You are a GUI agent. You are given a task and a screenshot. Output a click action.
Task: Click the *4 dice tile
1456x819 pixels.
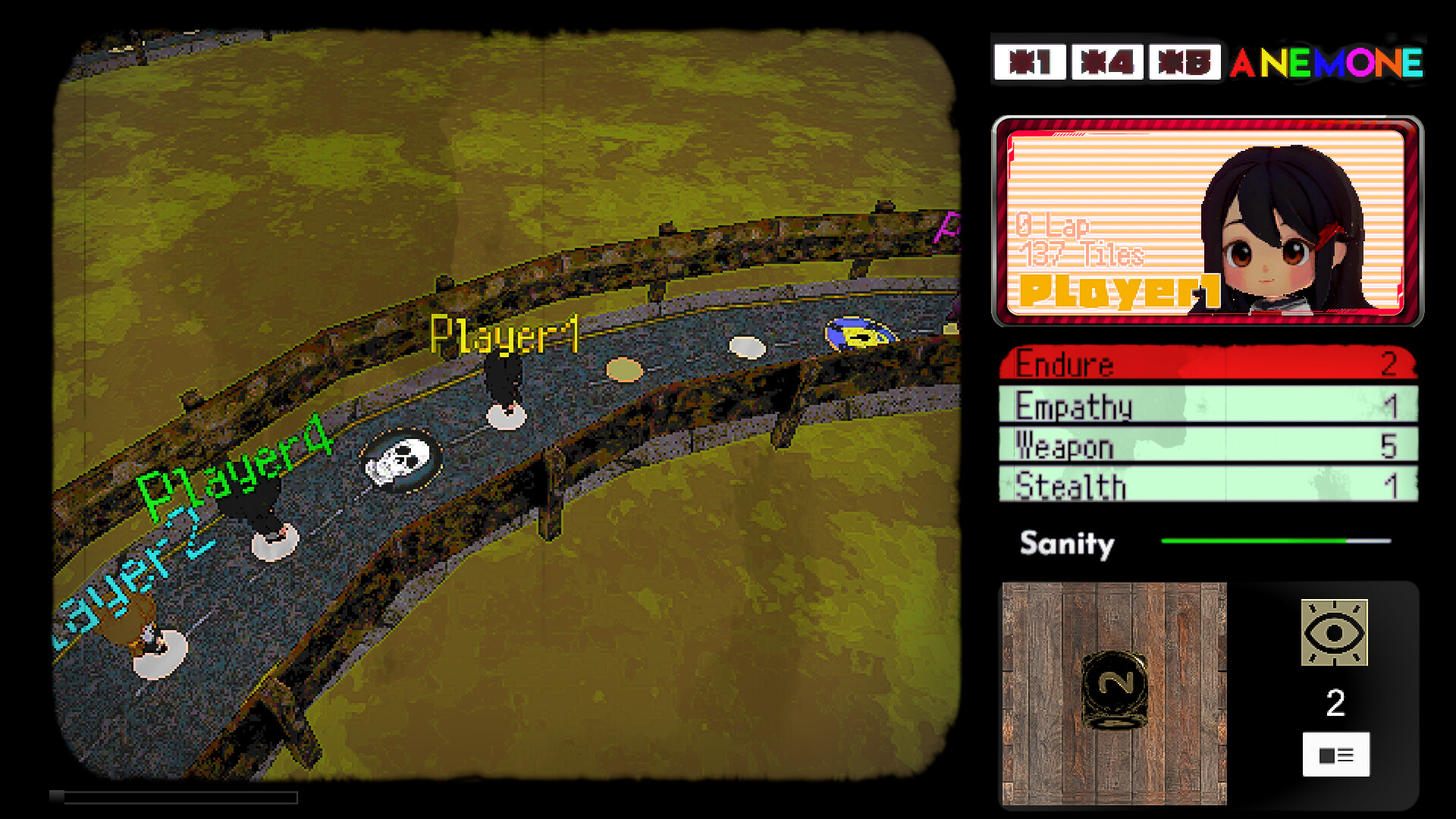pos(1106,62)
